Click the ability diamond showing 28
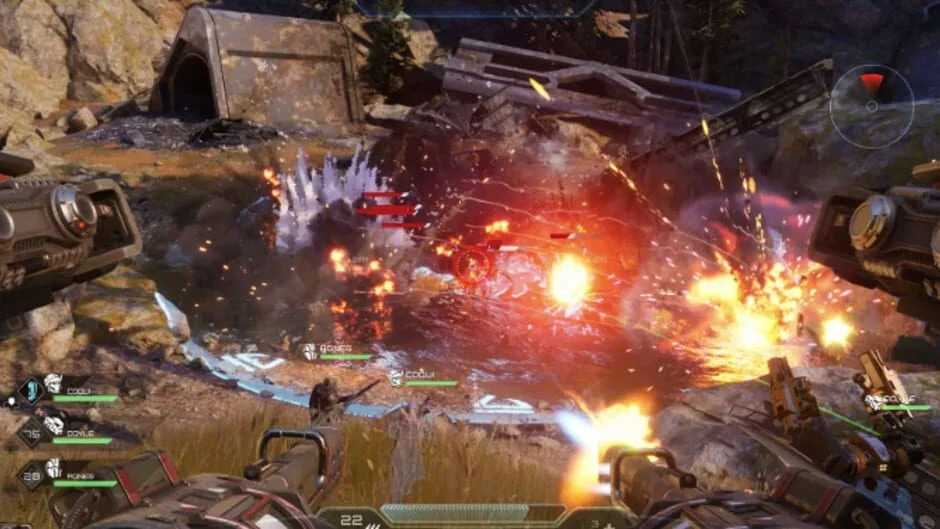This screenshot has height=529, width=940. [x=30, y=474]
